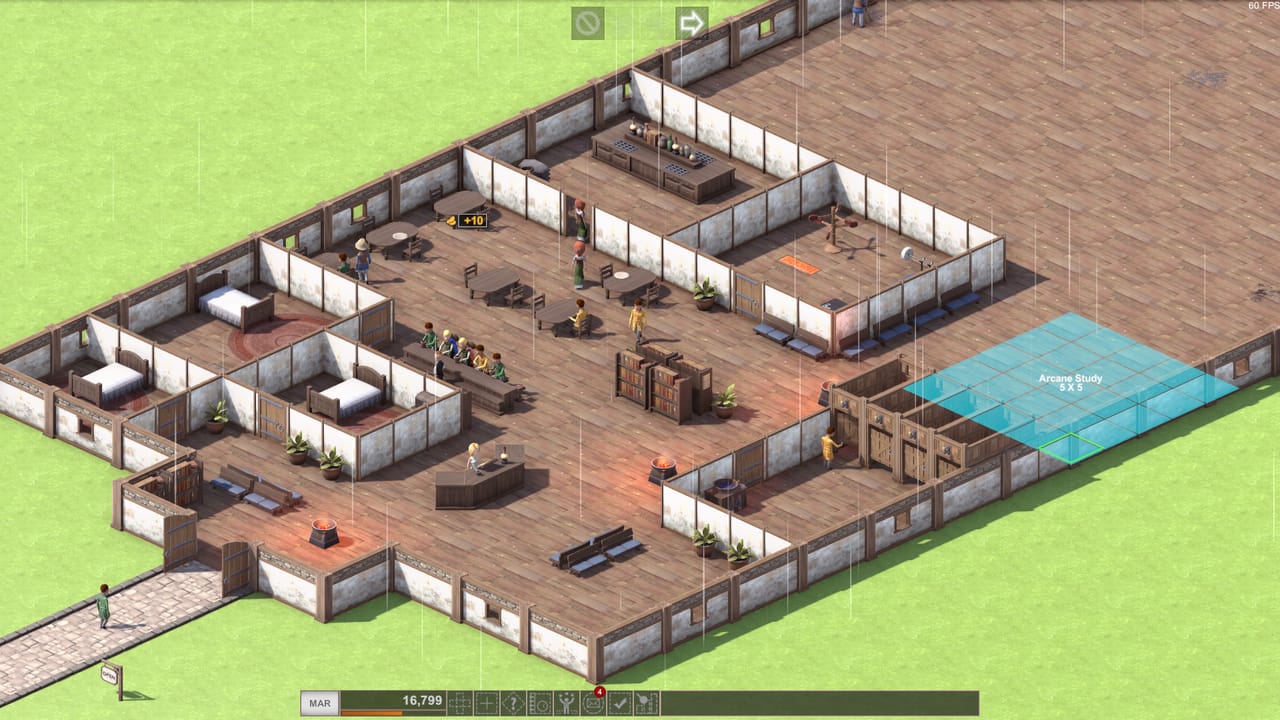This screenshot has height=720, width=1280.
Task: Open the film reel schedule icon
Action: [x=541, y=701]
